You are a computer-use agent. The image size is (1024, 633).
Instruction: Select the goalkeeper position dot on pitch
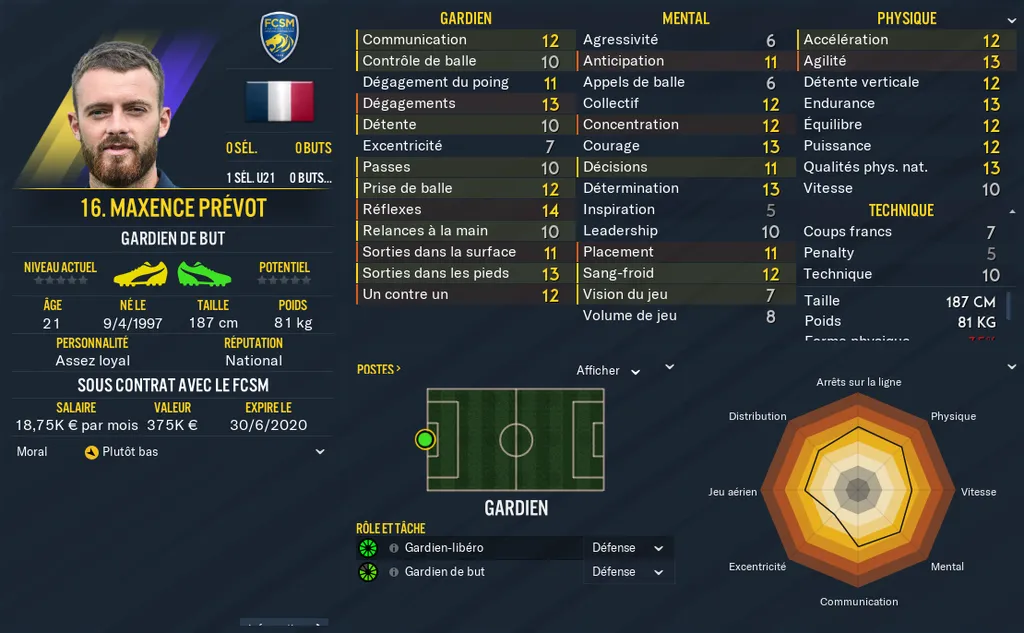tap(426, 439)
